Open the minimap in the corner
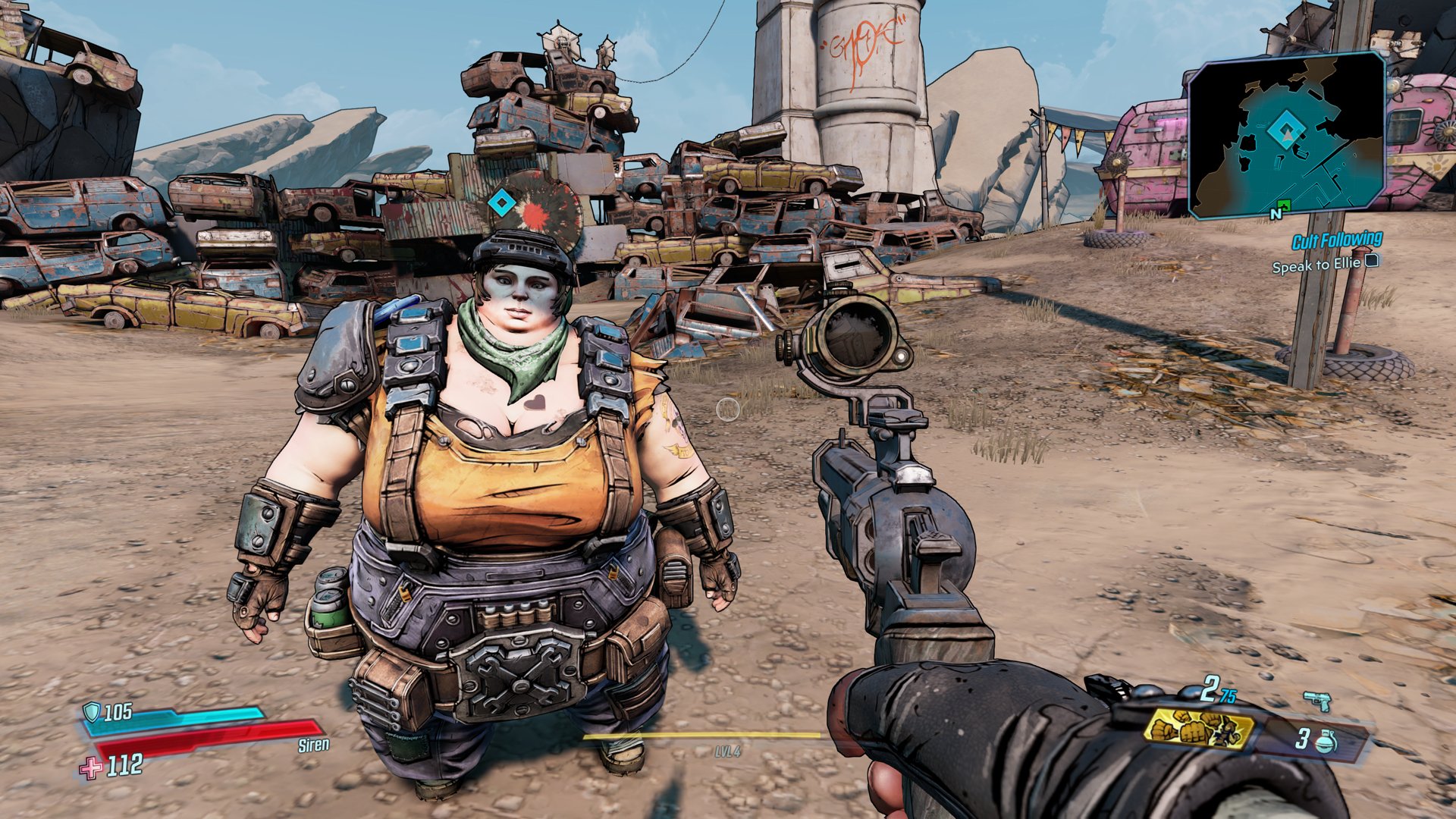 (1286, 136)
